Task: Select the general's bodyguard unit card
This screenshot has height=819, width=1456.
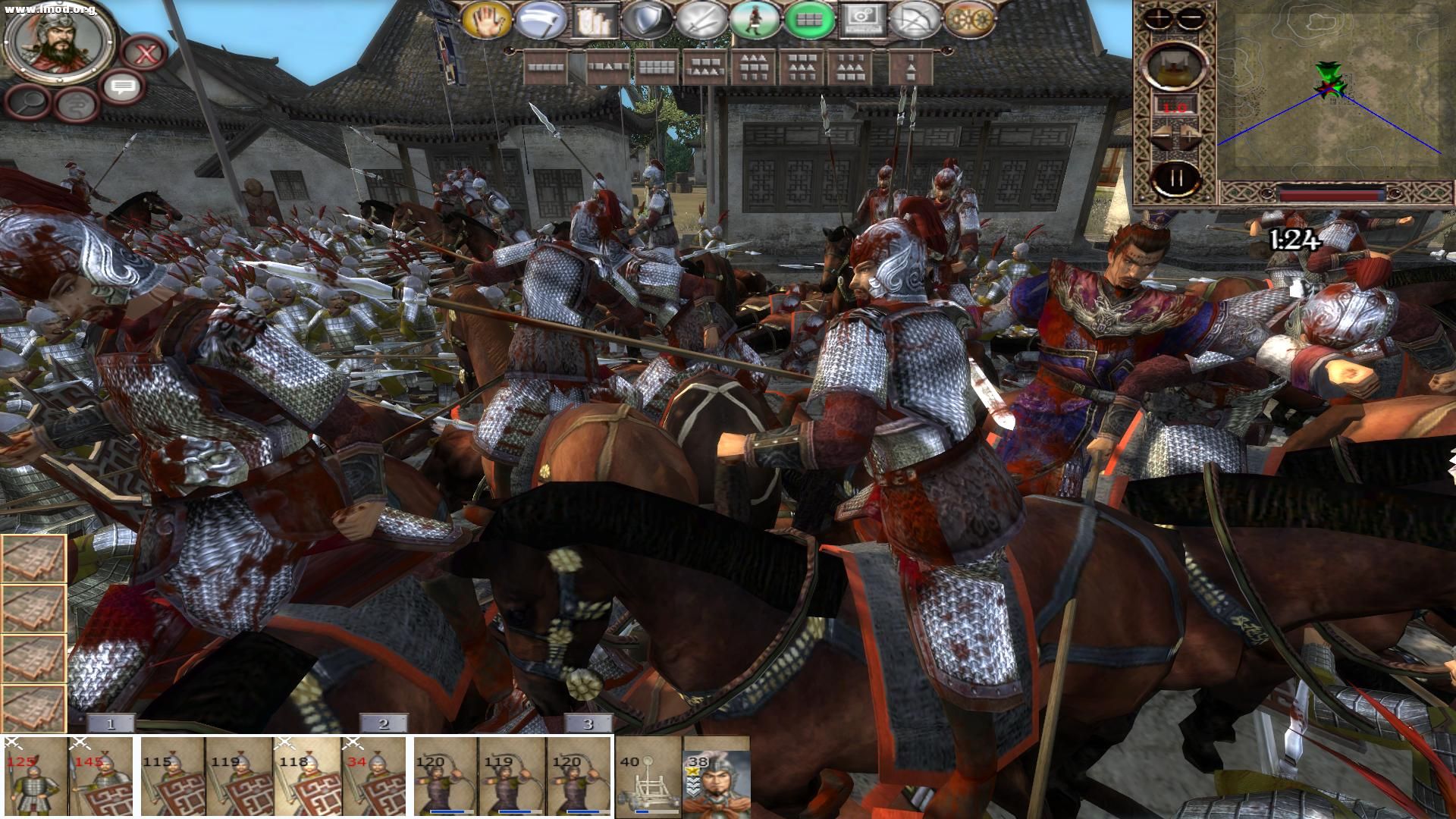Action: [x=716, y=777]
